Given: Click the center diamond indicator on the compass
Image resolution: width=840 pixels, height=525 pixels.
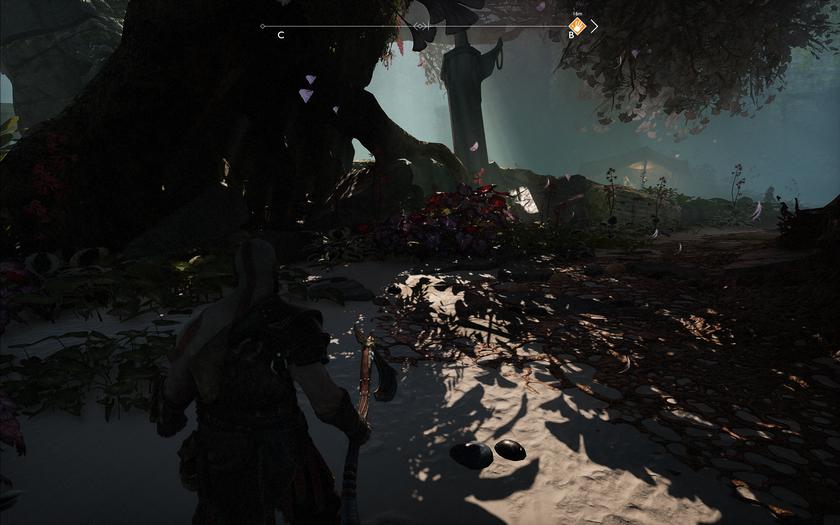Looking at the screenshot, I should [x=421, y=26].
